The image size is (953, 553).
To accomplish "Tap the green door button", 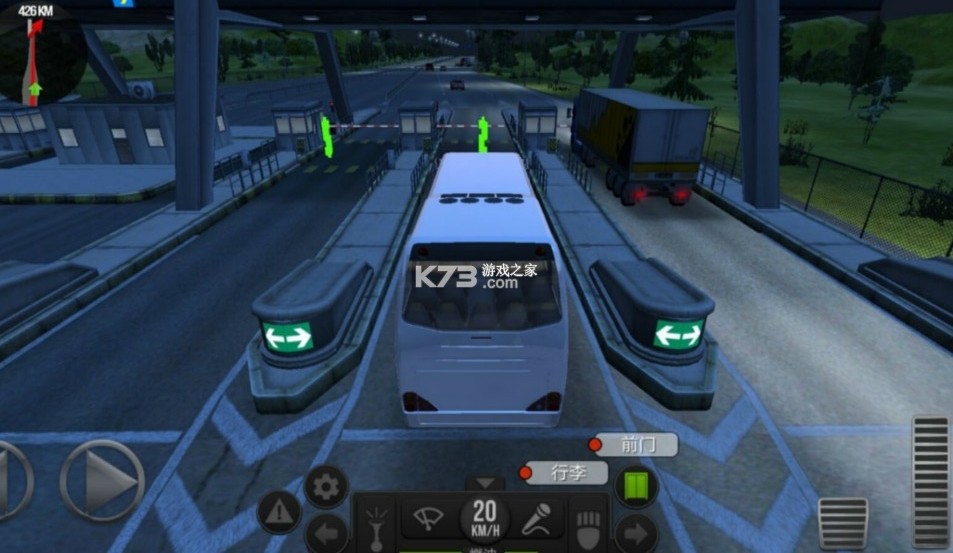I will 636,486.
